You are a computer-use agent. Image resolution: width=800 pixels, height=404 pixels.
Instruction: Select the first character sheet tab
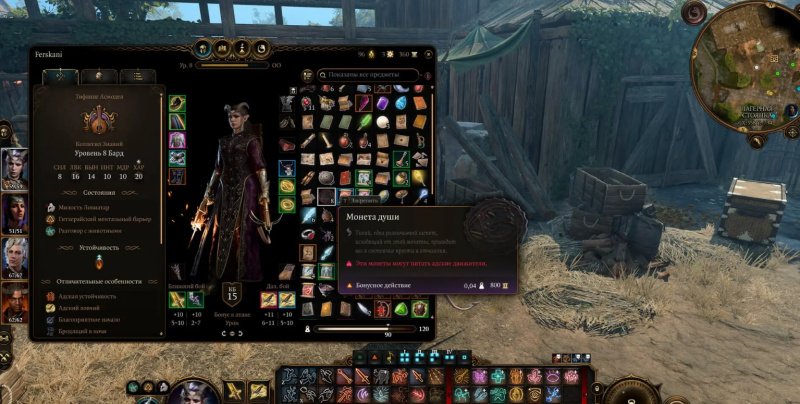pos(60,76)
